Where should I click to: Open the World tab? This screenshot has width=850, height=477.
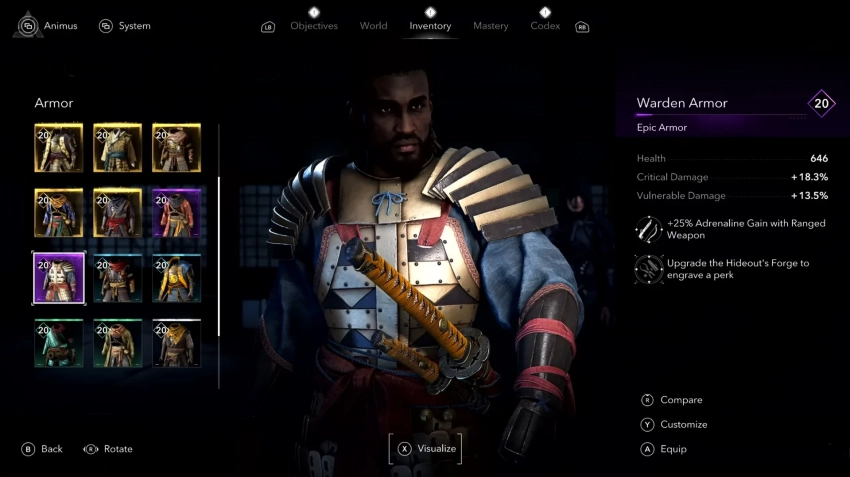[373, 26]
